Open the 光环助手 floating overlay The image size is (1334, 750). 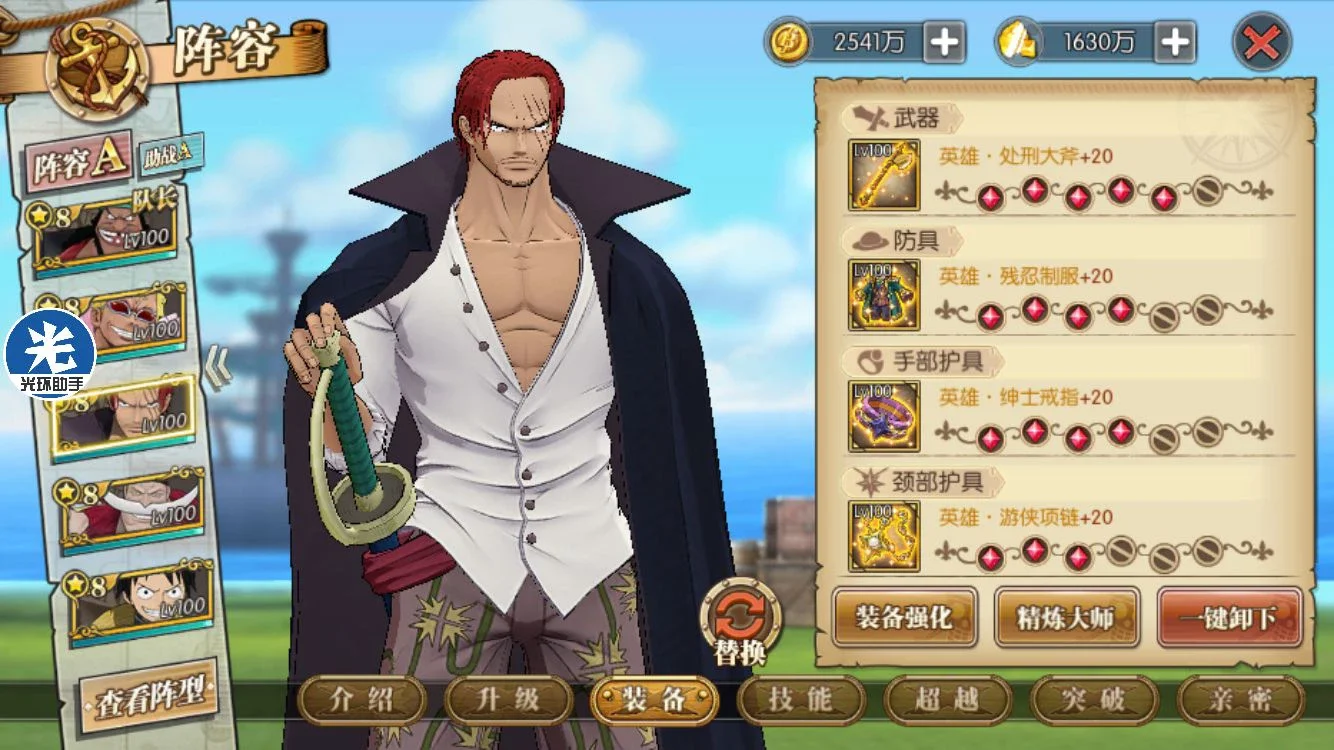point(50,354)
